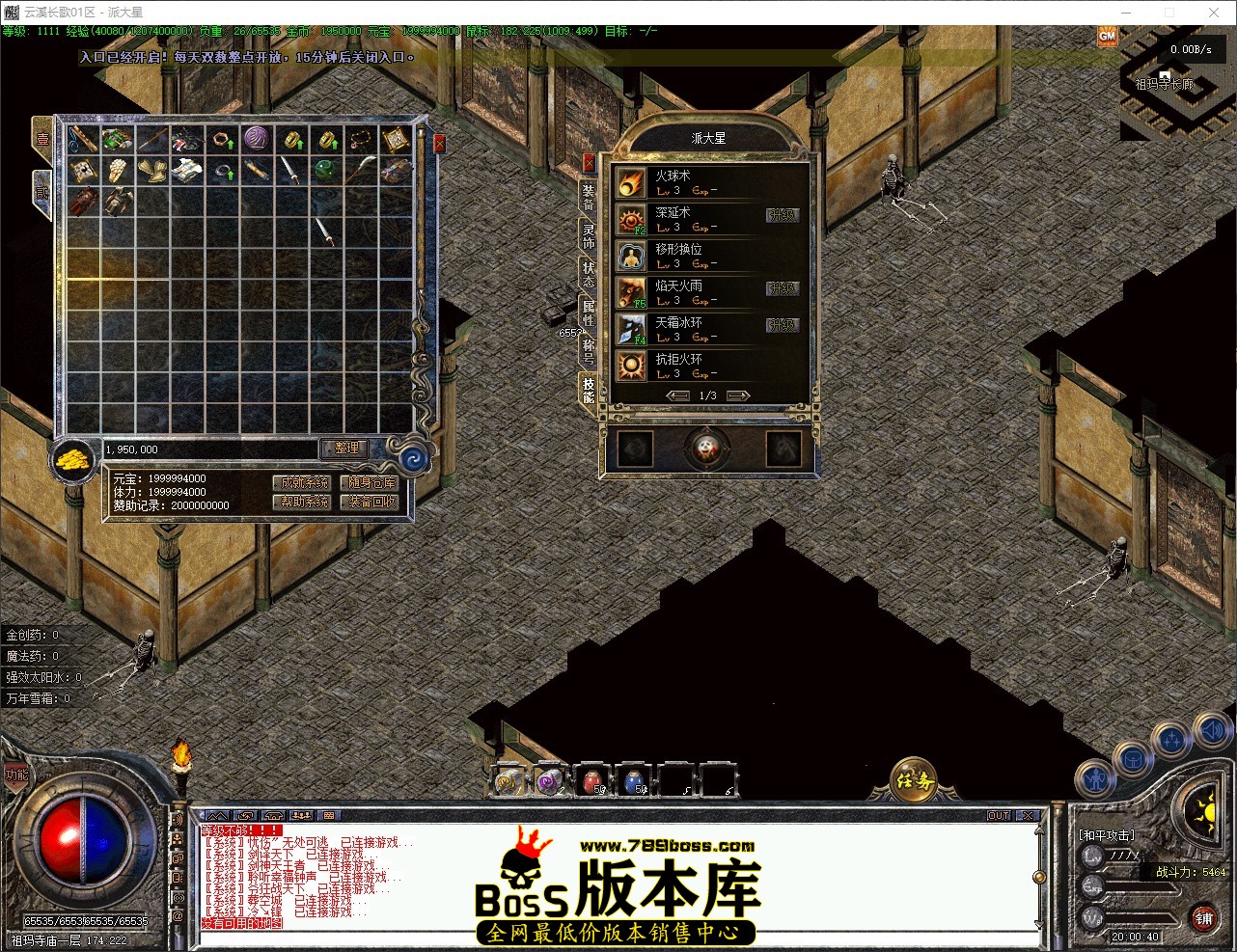Screen dimensions: 1237x952
Task: Toggle the OUT button on the chat bar
Action: (x=999, y=815)
